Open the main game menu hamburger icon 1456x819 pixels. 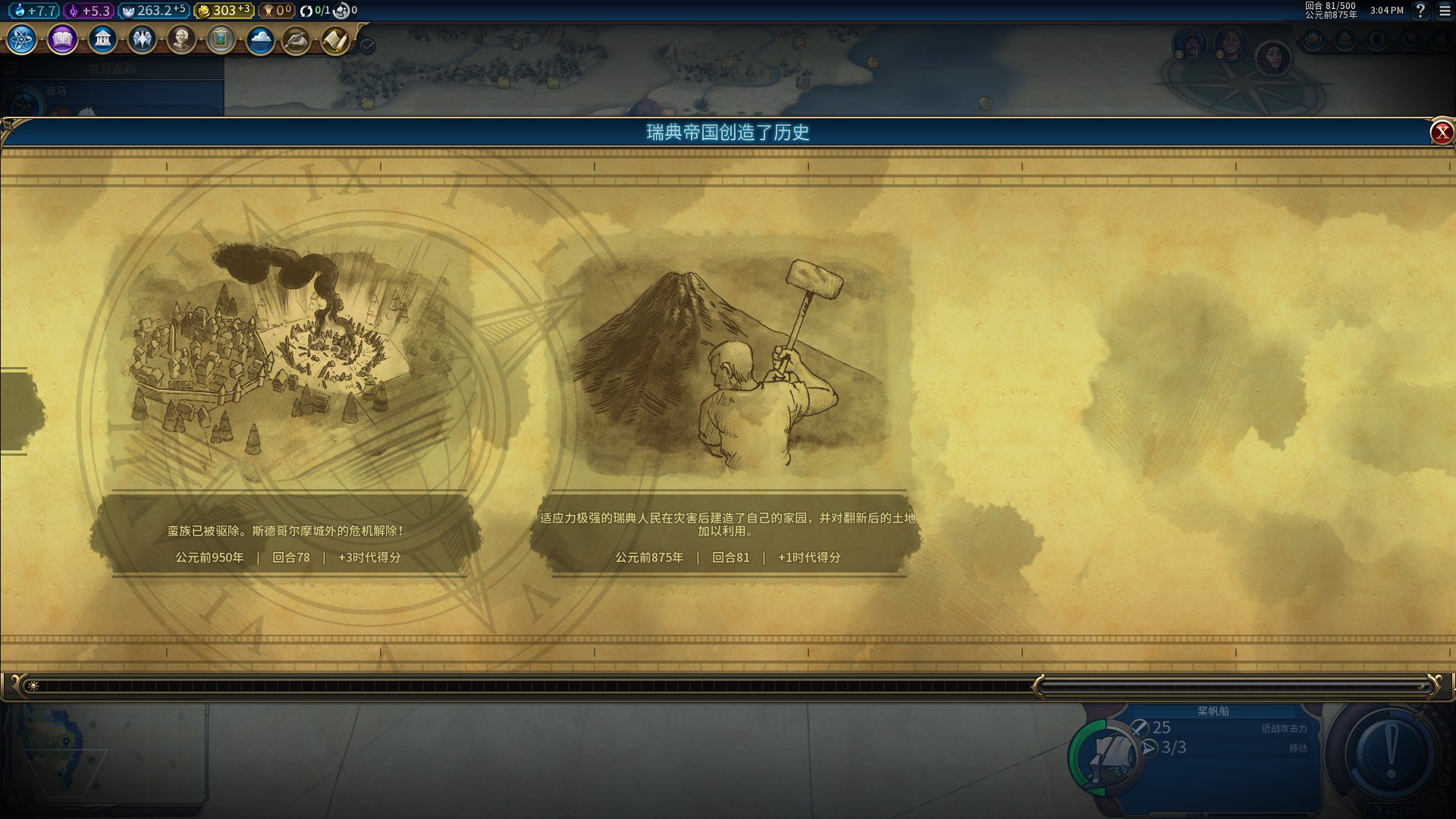pos(1445,11)
